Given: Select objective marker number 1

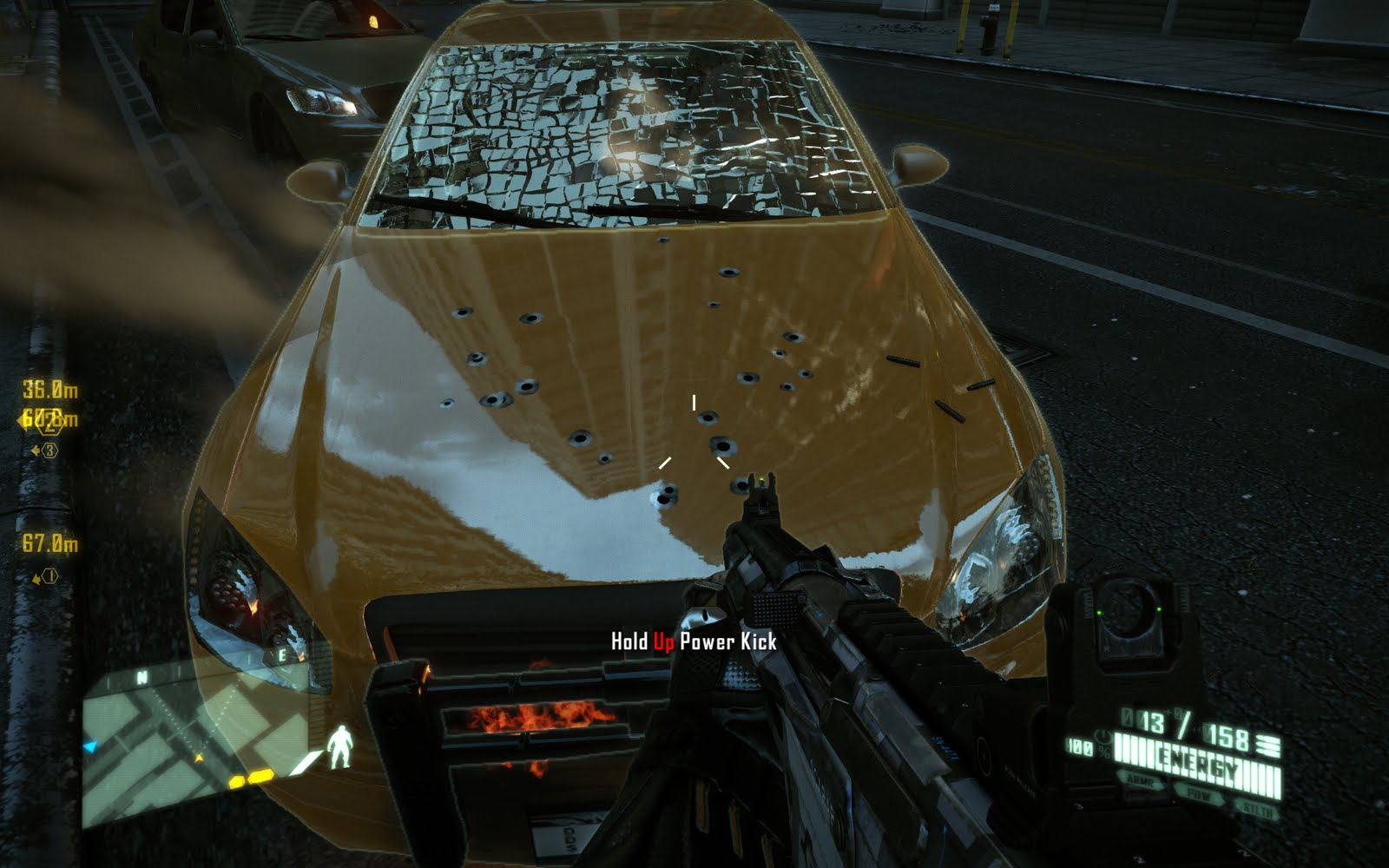Looking at the screenshot, I should [x=49, y=576].
